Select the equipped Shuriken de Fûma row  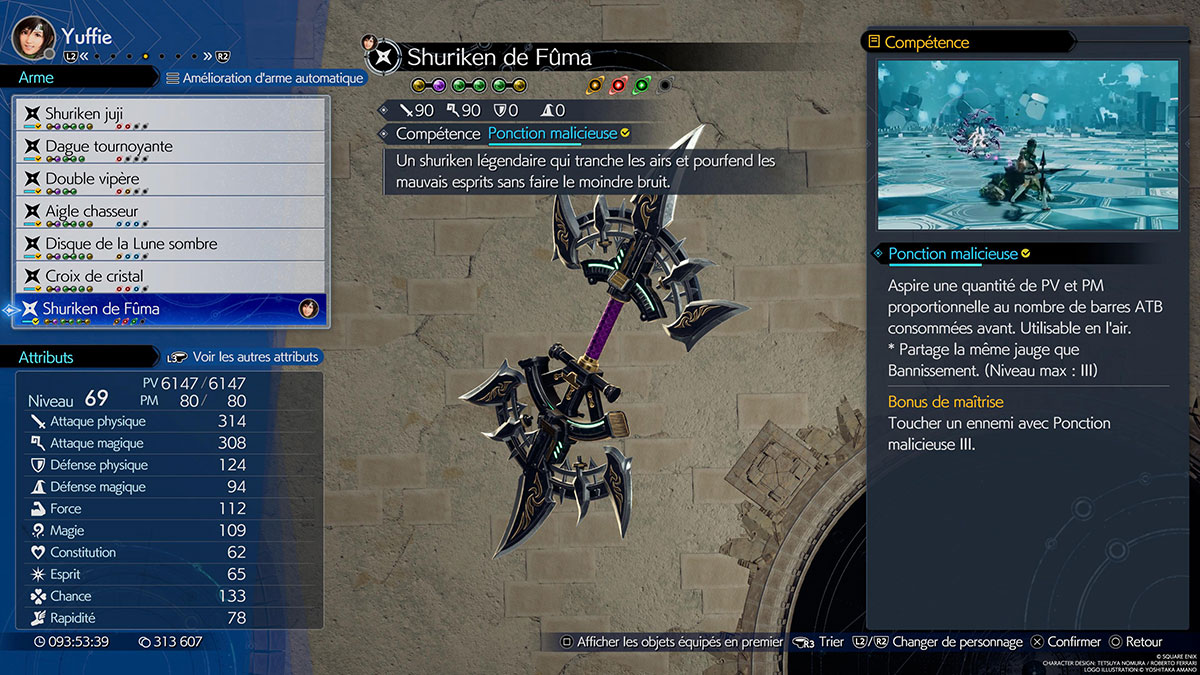[172, 309]
